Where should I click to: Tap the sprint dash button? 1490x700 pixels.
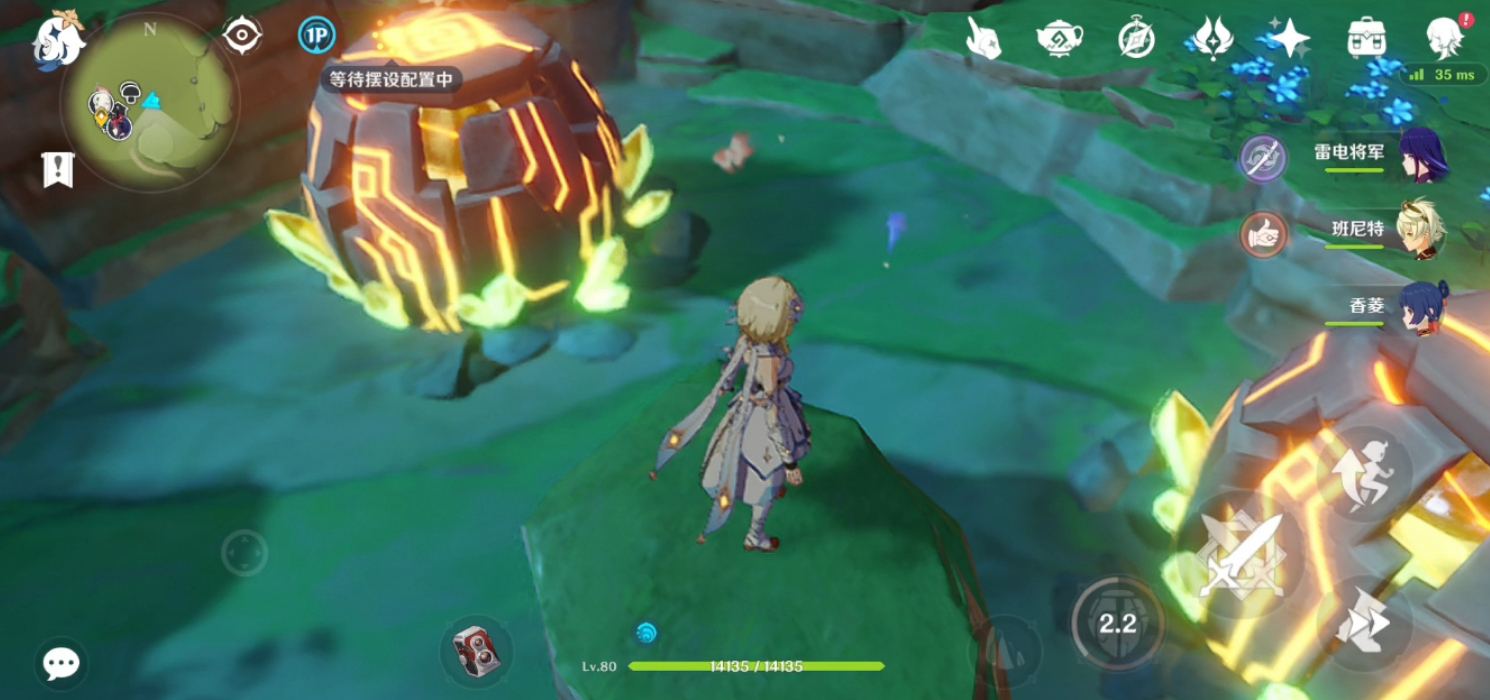pyautogui.click(x=1364, y=623)
